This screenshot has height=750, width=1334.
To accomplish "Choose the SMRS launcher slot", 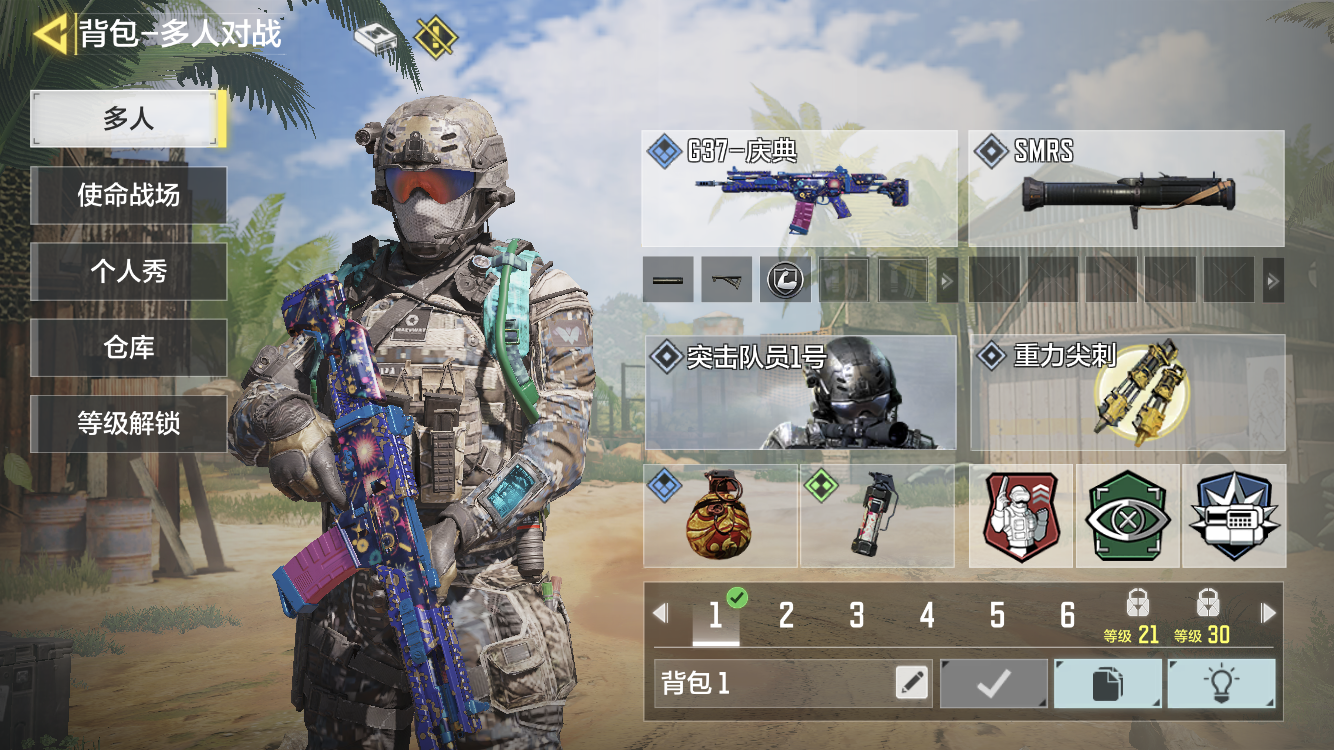I will click(x=1126, y=188).
